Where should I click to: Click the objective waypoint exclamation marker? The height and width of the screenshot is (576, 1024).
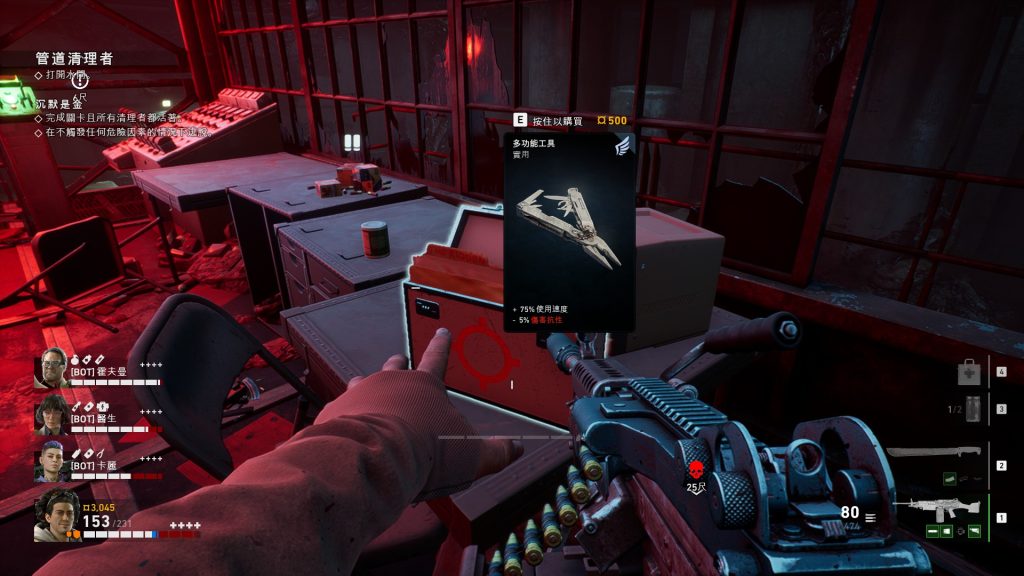[x=80, y=81]
